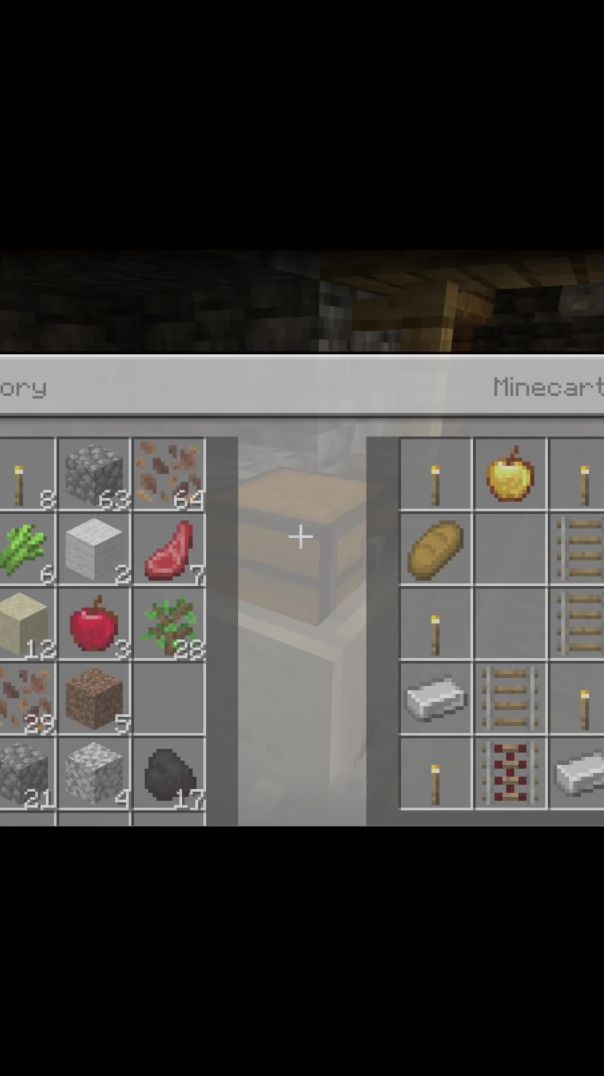Select the dirt block stack of 5
Image resolution: width=604 pixels, height=1076 pixels.
click(x=94, y=698)
